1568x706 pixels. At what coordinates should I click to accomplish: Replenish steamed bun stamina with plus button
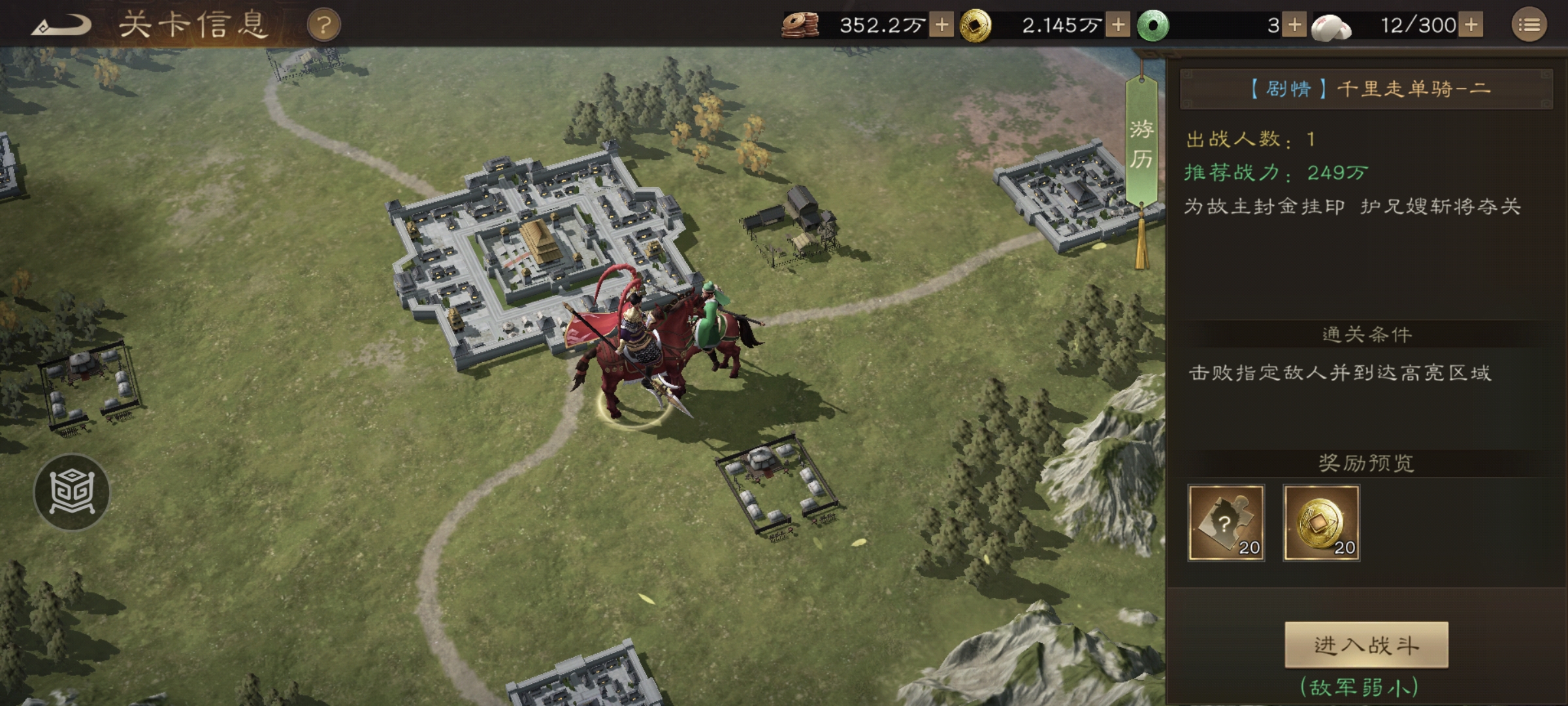point(1471,25)
